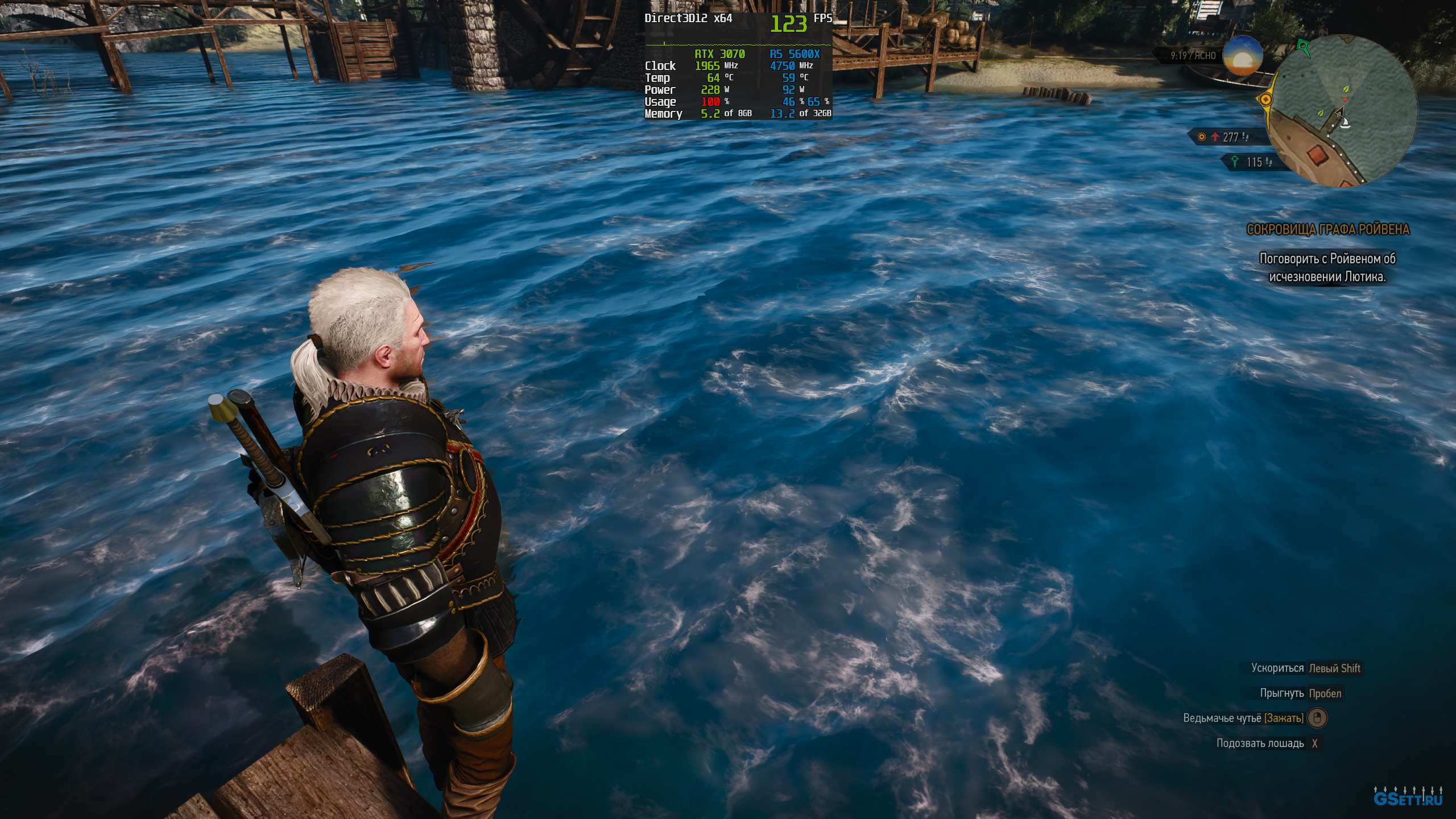Viewport: 1456px width, 819px height.
Task: Select the yellow quest marker on minimap edge
Action: [x=1265, y=100]
